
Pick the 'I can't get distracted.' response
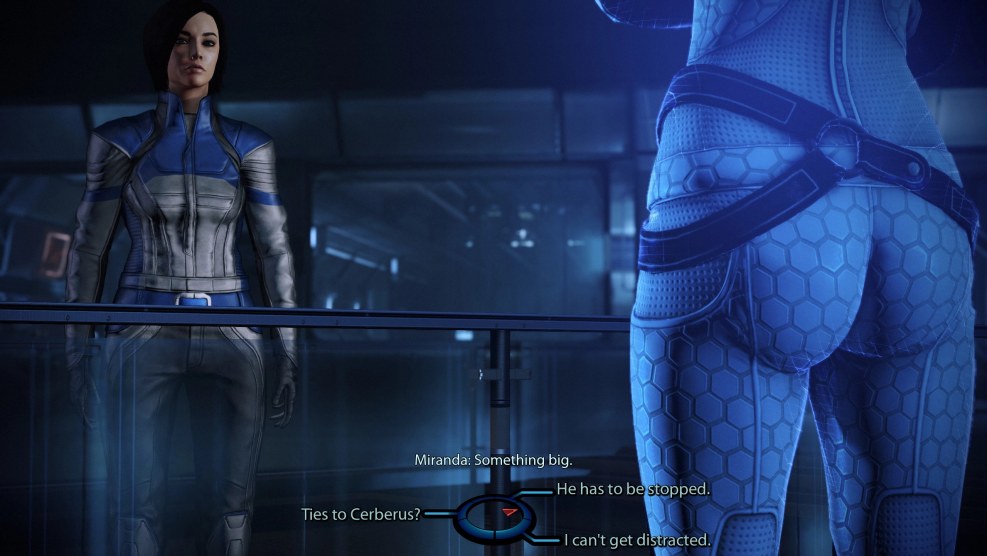[x=637, y=540]
